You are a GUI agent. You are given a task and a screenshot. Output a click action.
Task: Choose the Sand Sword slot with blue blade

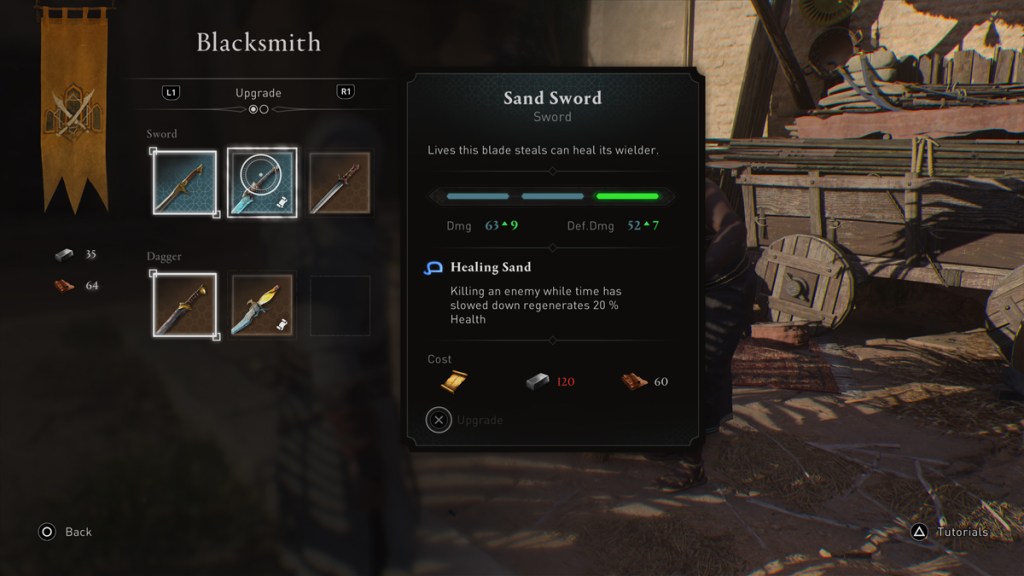[x=262, y=183]
